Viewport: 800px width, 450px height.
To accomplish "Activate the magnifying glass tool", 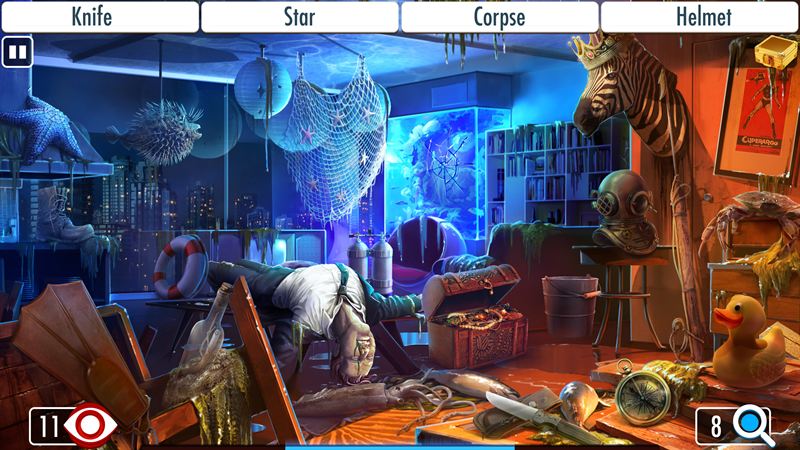I will (x=749, y=426).
